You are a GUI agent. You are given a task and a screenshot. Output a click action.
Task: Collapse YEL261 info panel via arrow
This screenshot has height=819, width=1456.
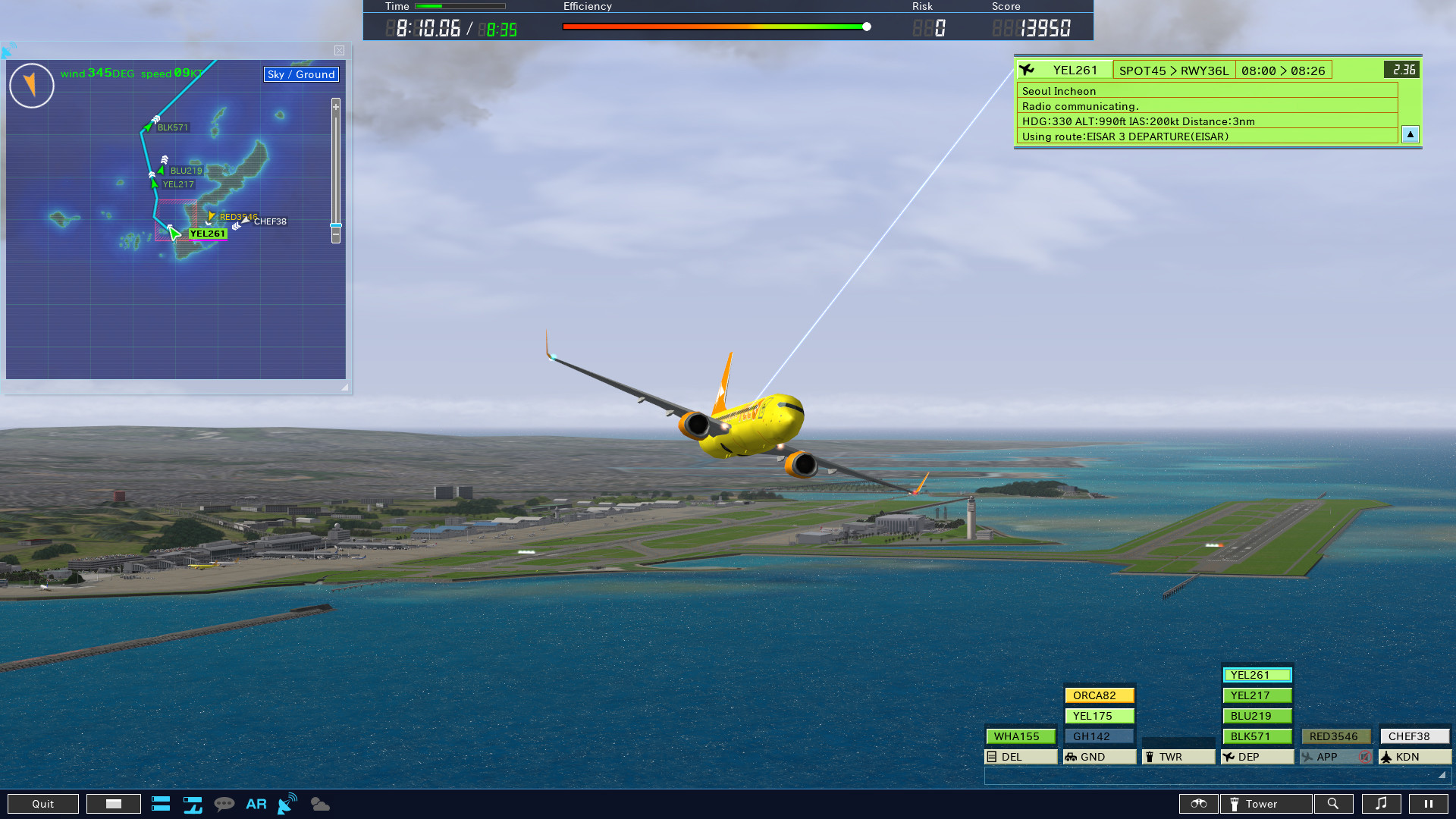pyautogui.click(x=1410, y=134)
